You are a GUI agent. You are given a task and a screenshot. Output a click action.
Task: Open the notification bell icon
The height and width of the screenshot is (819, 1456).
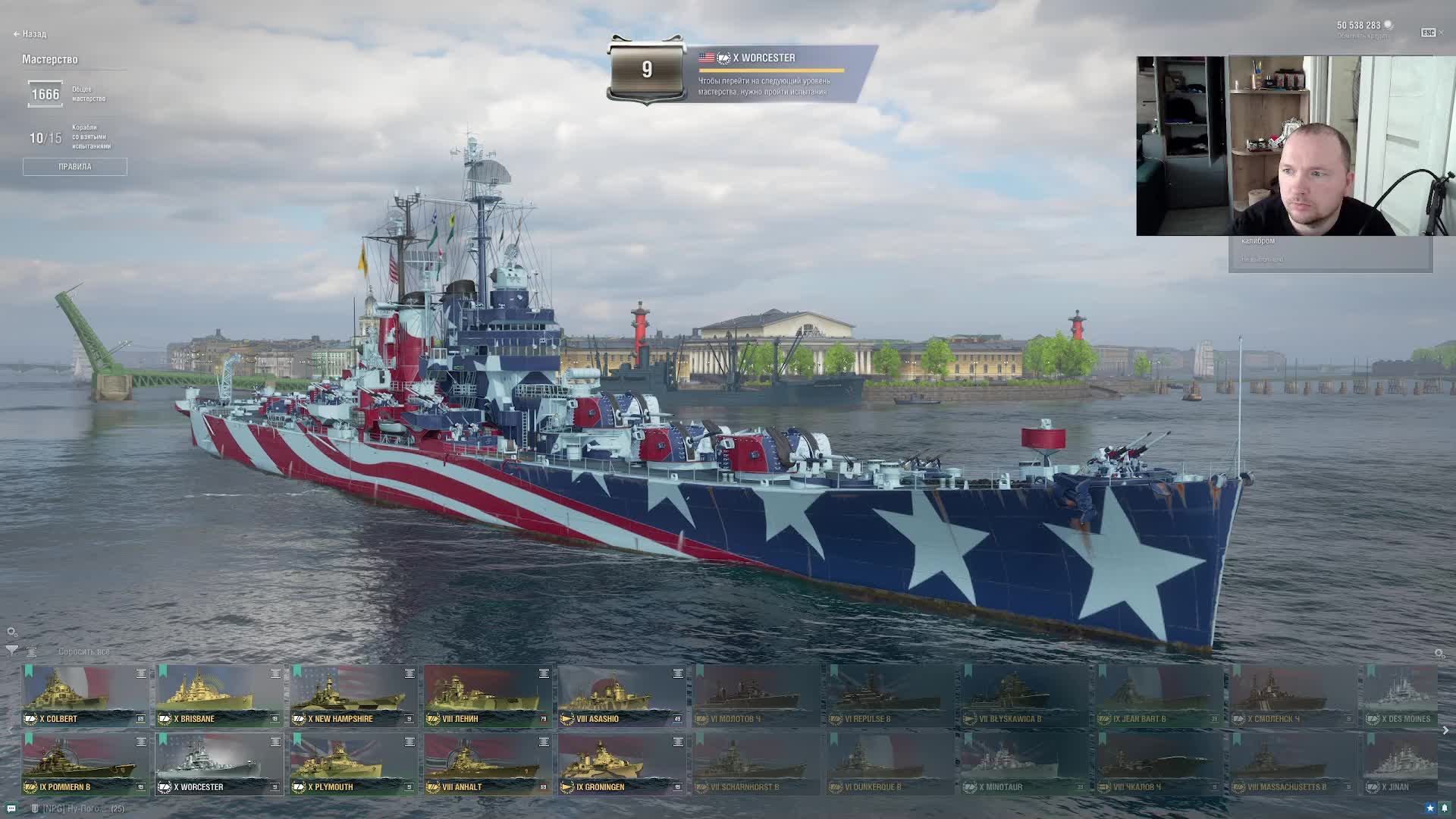point(1445,808)
